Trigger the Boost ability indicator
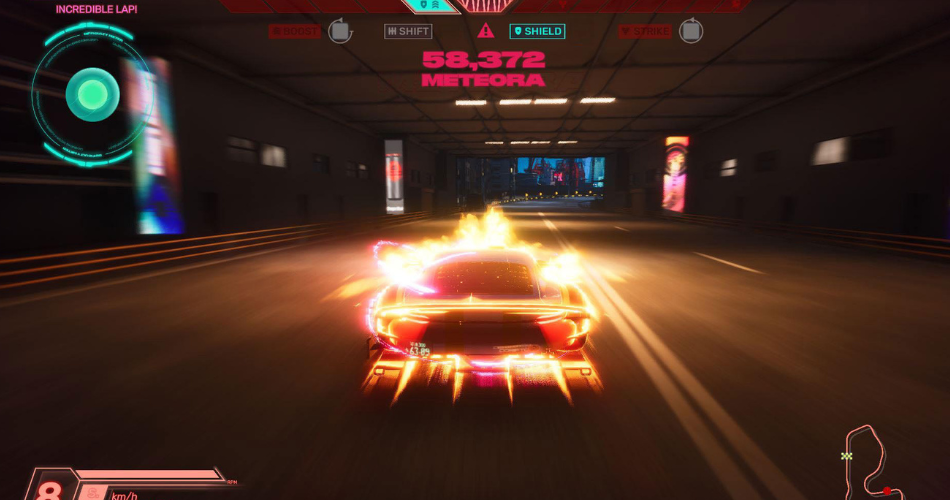 tap(295, 31)
